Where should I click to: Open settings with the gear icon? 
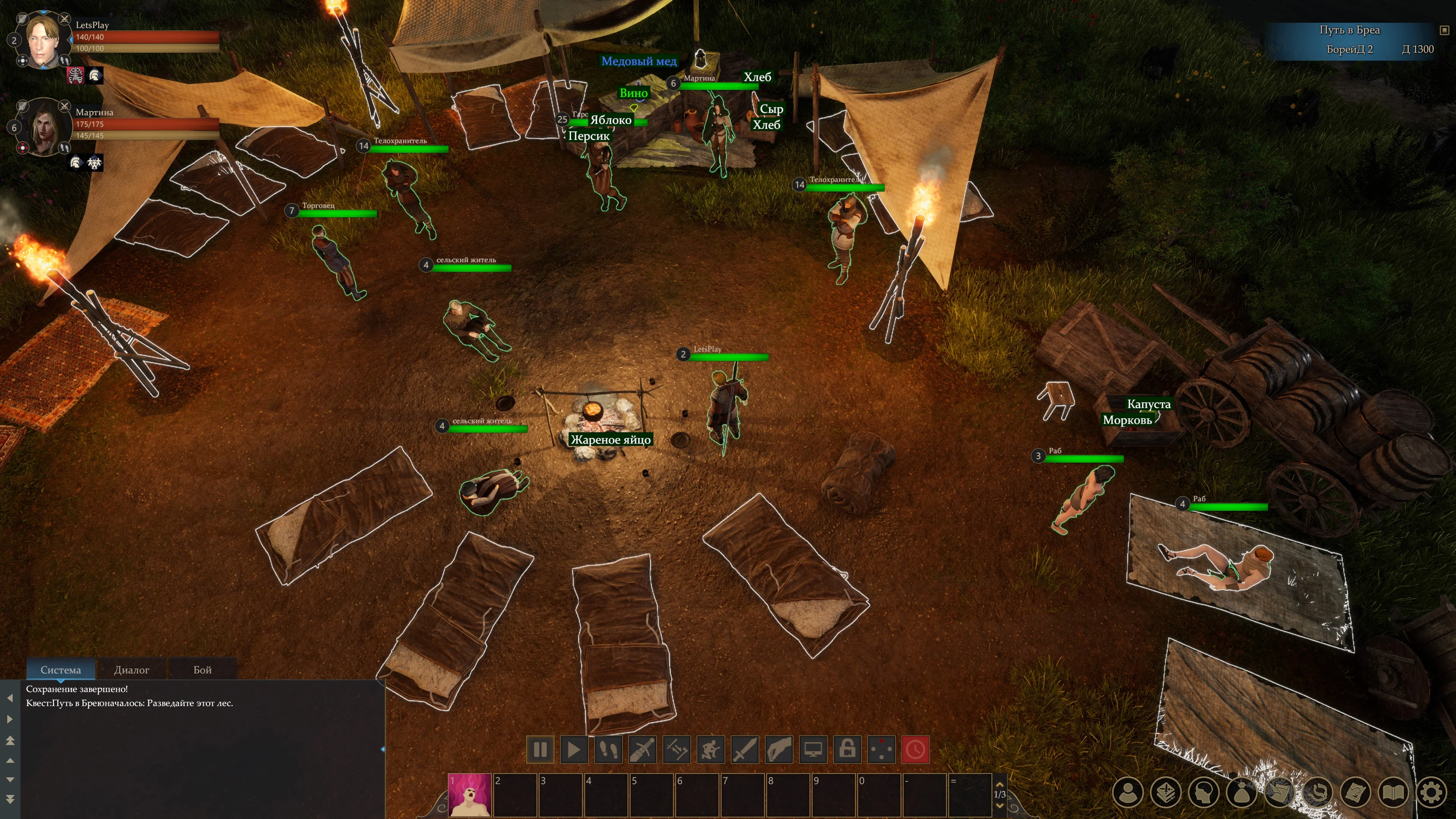tap(1431, 793)
